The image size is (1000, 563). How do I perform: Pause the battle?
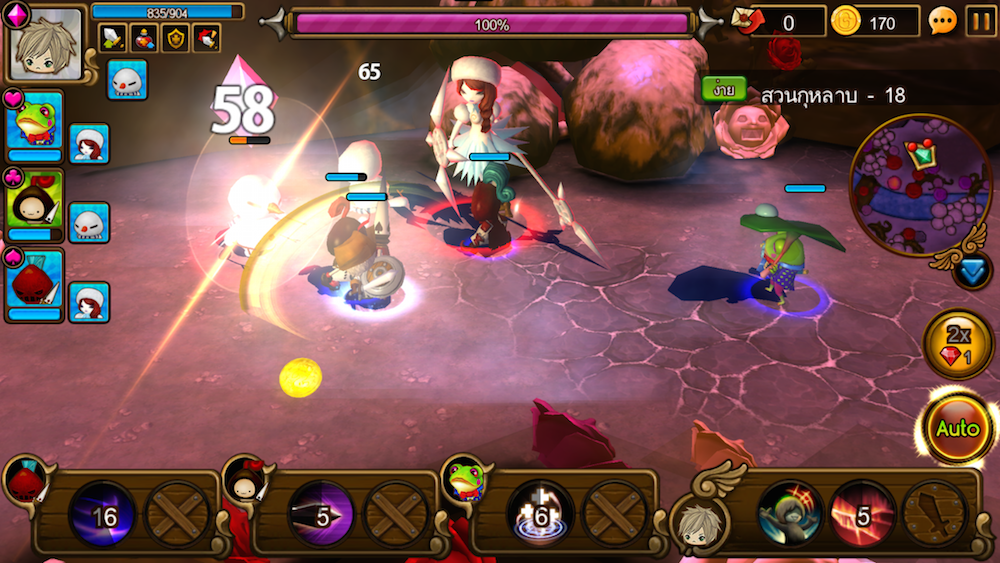(x=980, y=21)
